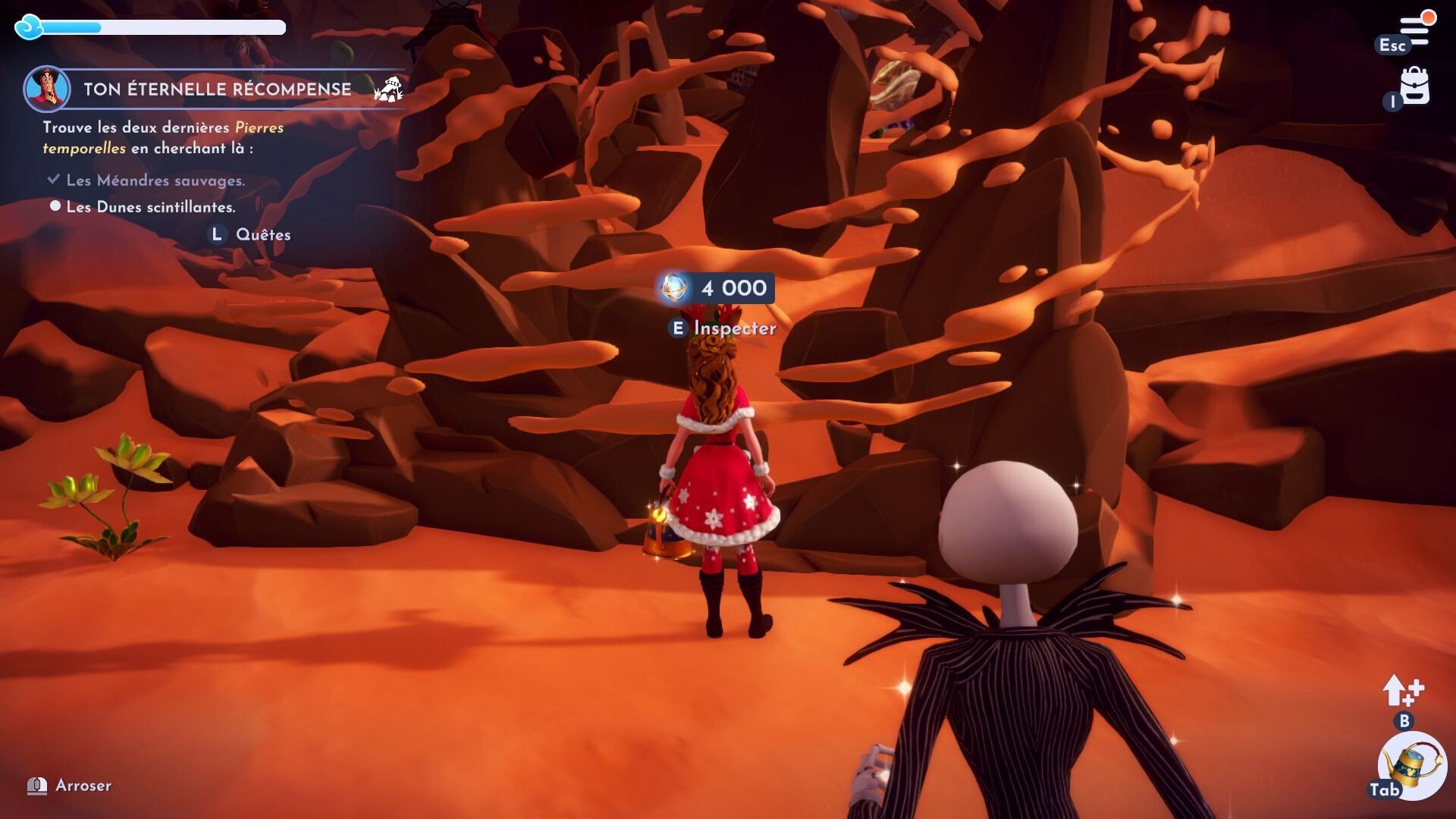The width and height of the screenshot is (1456, 819).
Task: Select the watering can tool
Action: [x=1413, y=766]
